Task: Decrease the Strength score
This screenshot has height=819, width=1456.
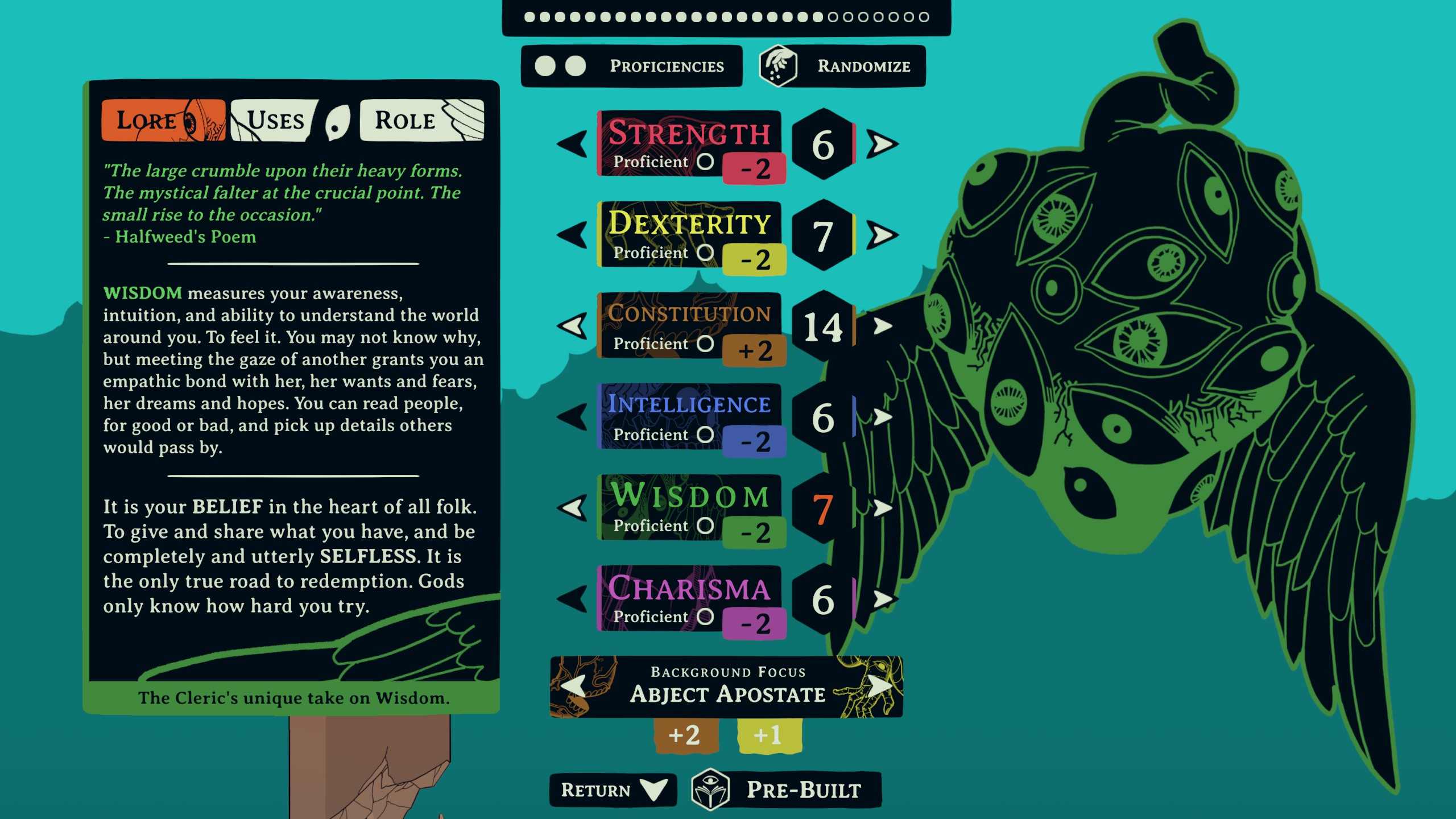Action: (572, 144)
